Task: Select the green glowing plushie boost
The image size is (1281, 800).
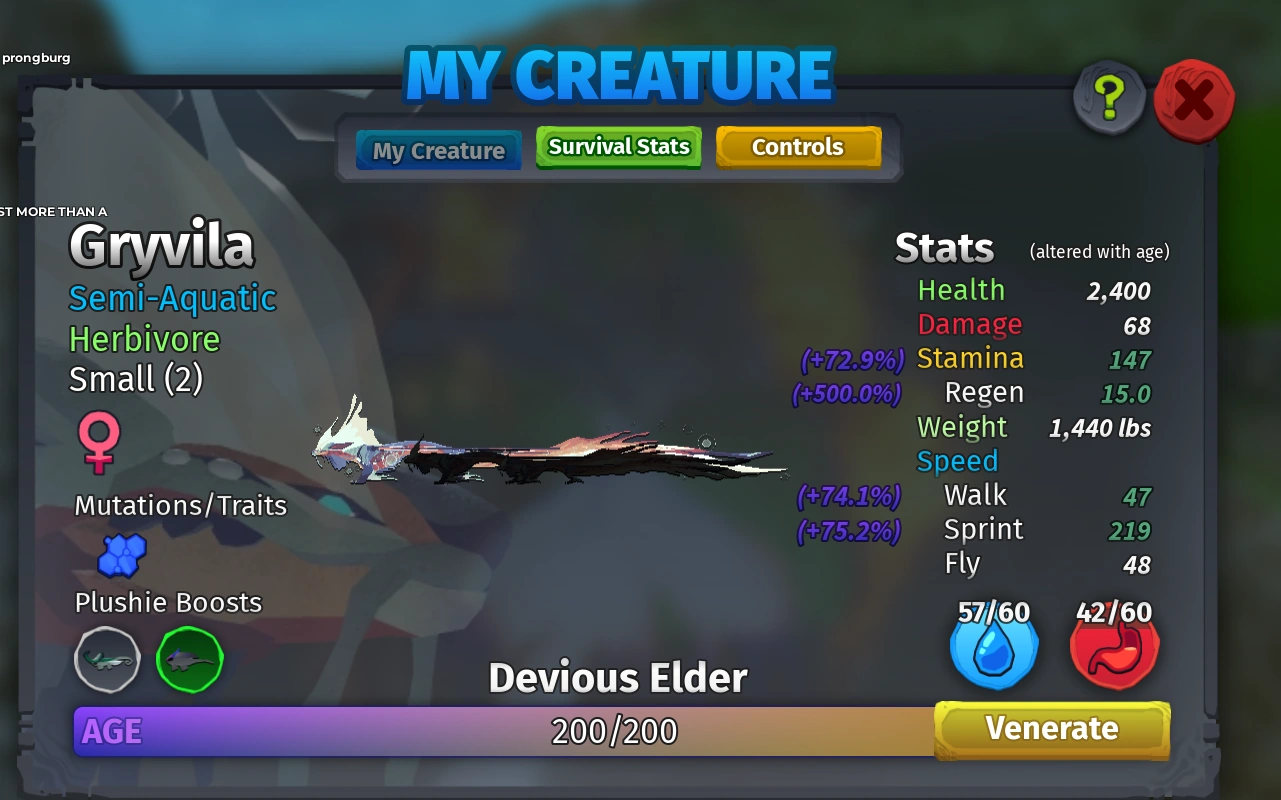Action: tap(189, 660)
